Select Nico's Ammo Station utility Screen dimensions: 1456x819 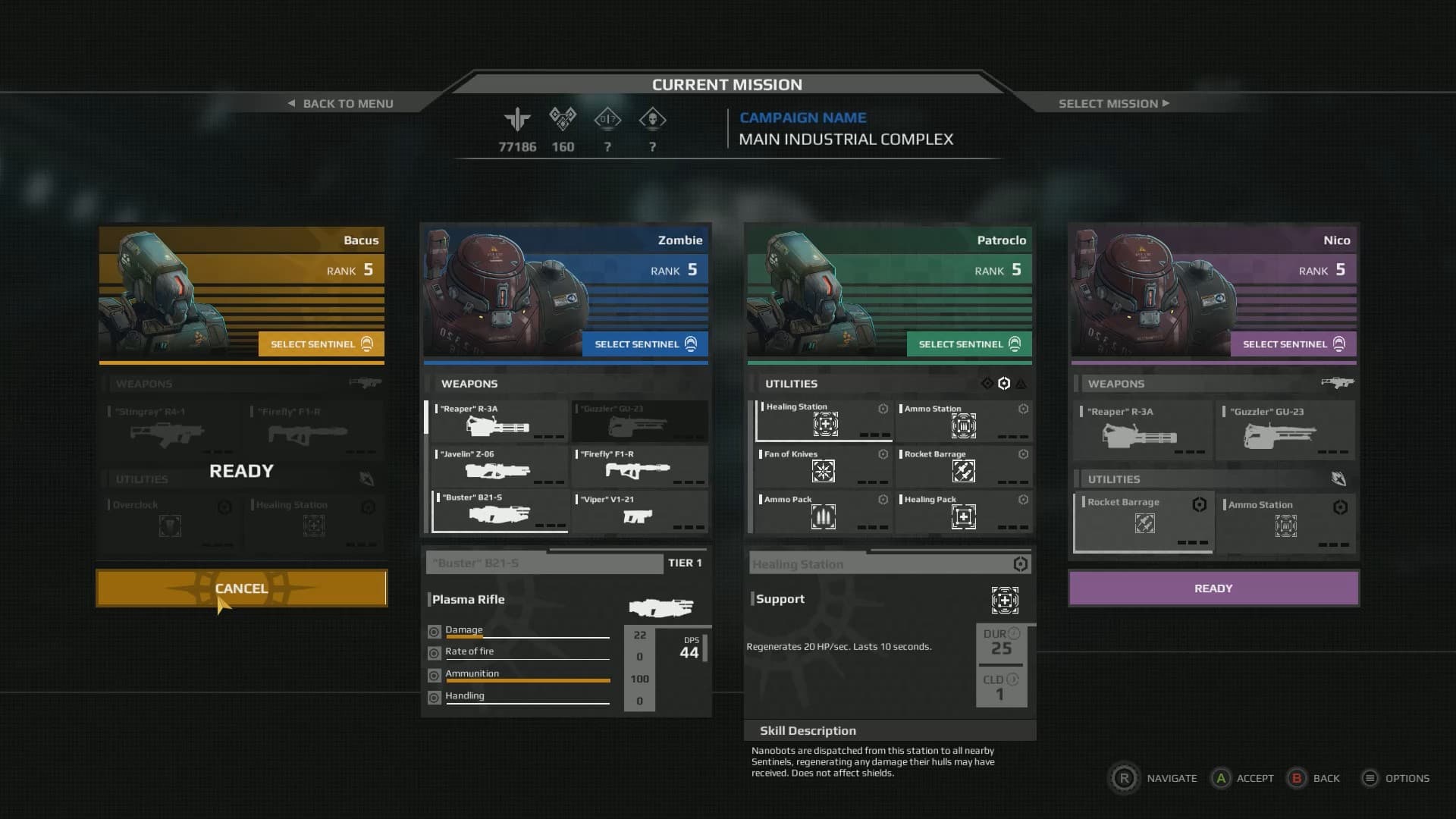click(x=1285, y=522)
